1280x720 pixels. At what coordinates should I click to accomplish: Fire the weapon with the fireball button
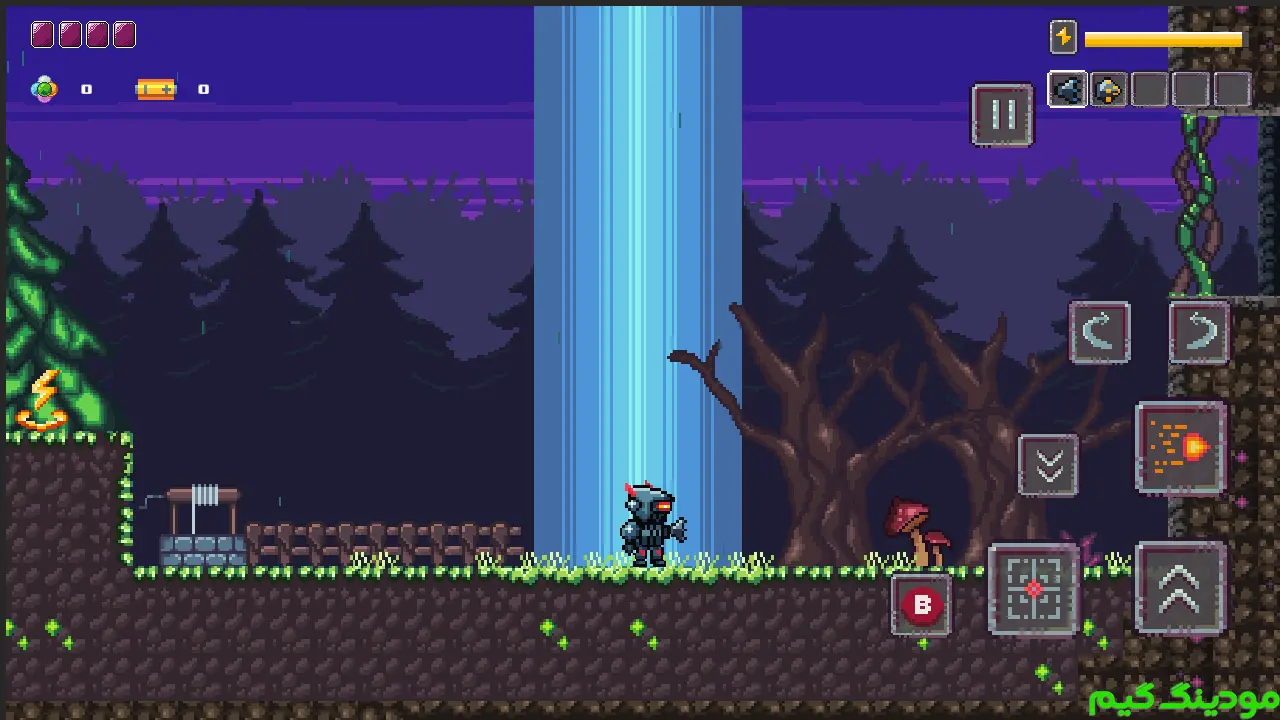coord(1181,448)
